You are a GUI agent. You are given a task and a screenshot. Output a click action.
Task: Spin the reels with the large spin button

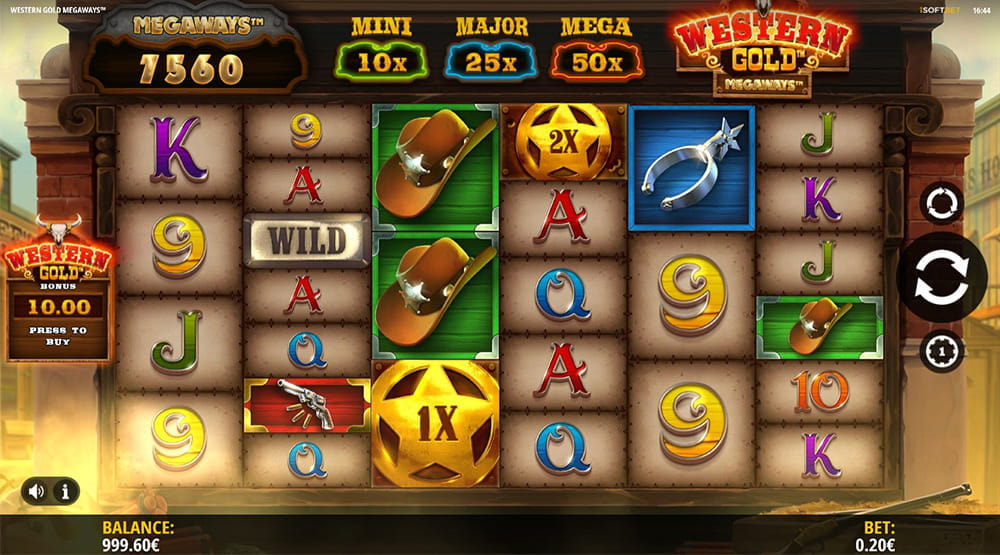941,277
